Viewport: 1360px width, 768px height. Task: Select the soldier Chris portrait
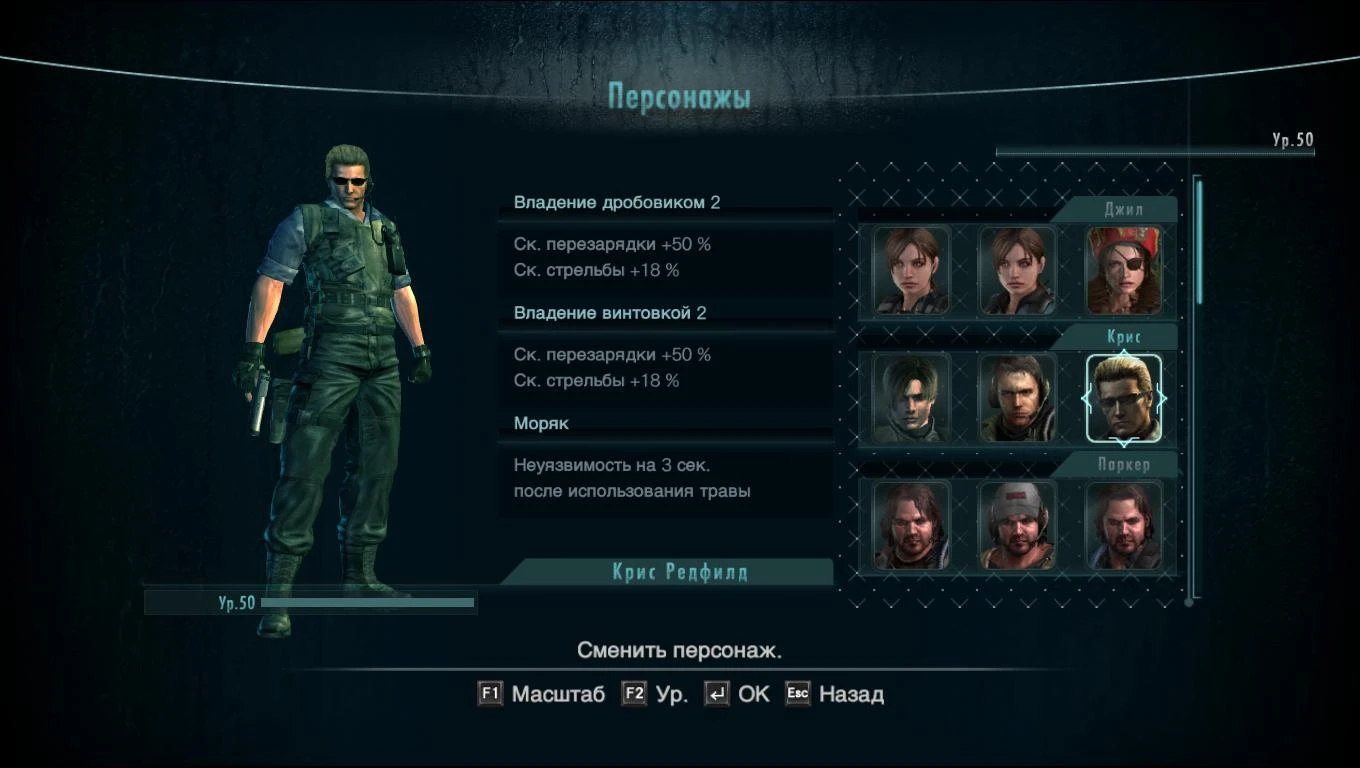click(1018, 397)
